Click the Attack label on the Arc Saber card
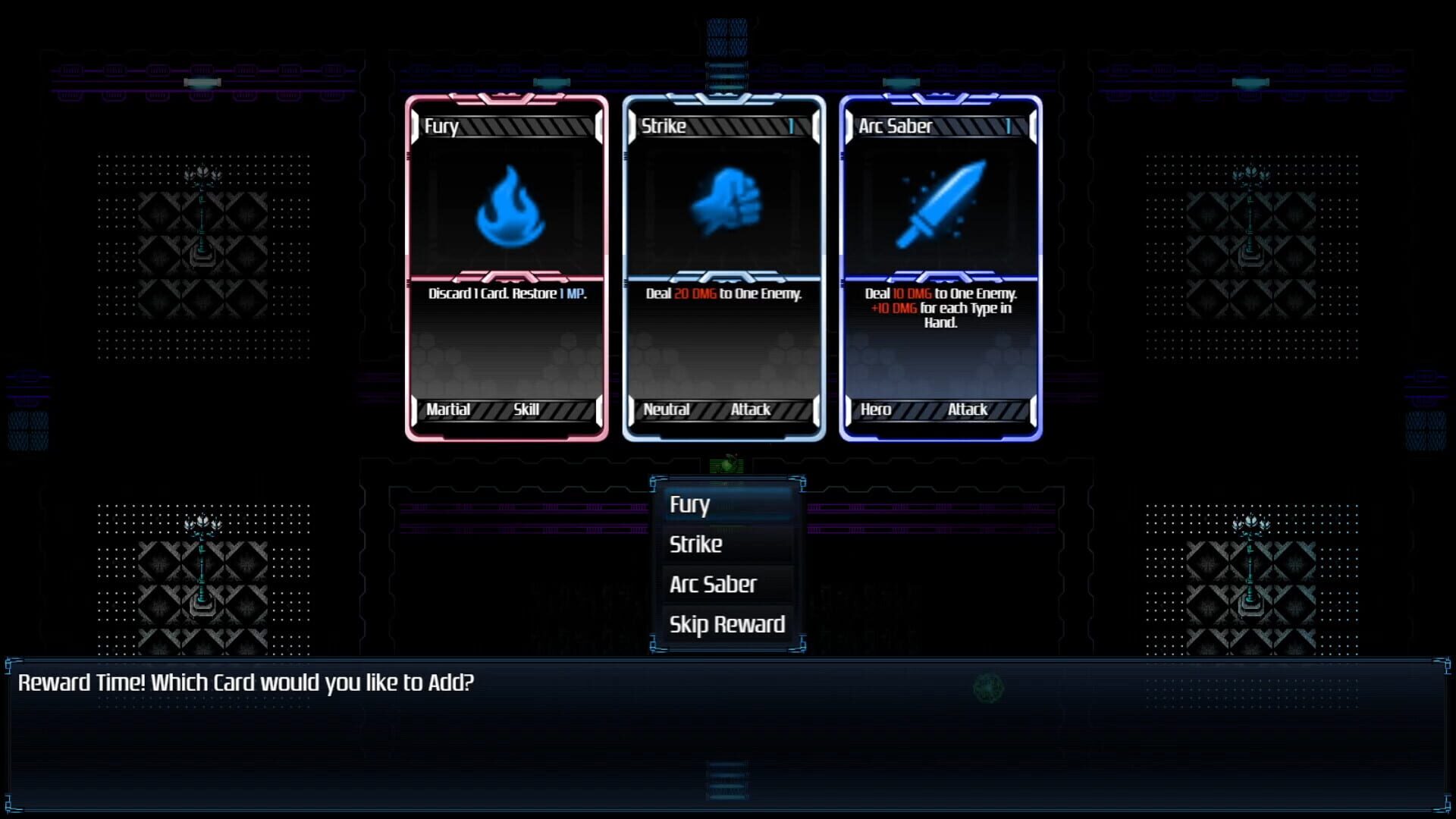The width and height of the screenshot is (1456, 819). 966,409
